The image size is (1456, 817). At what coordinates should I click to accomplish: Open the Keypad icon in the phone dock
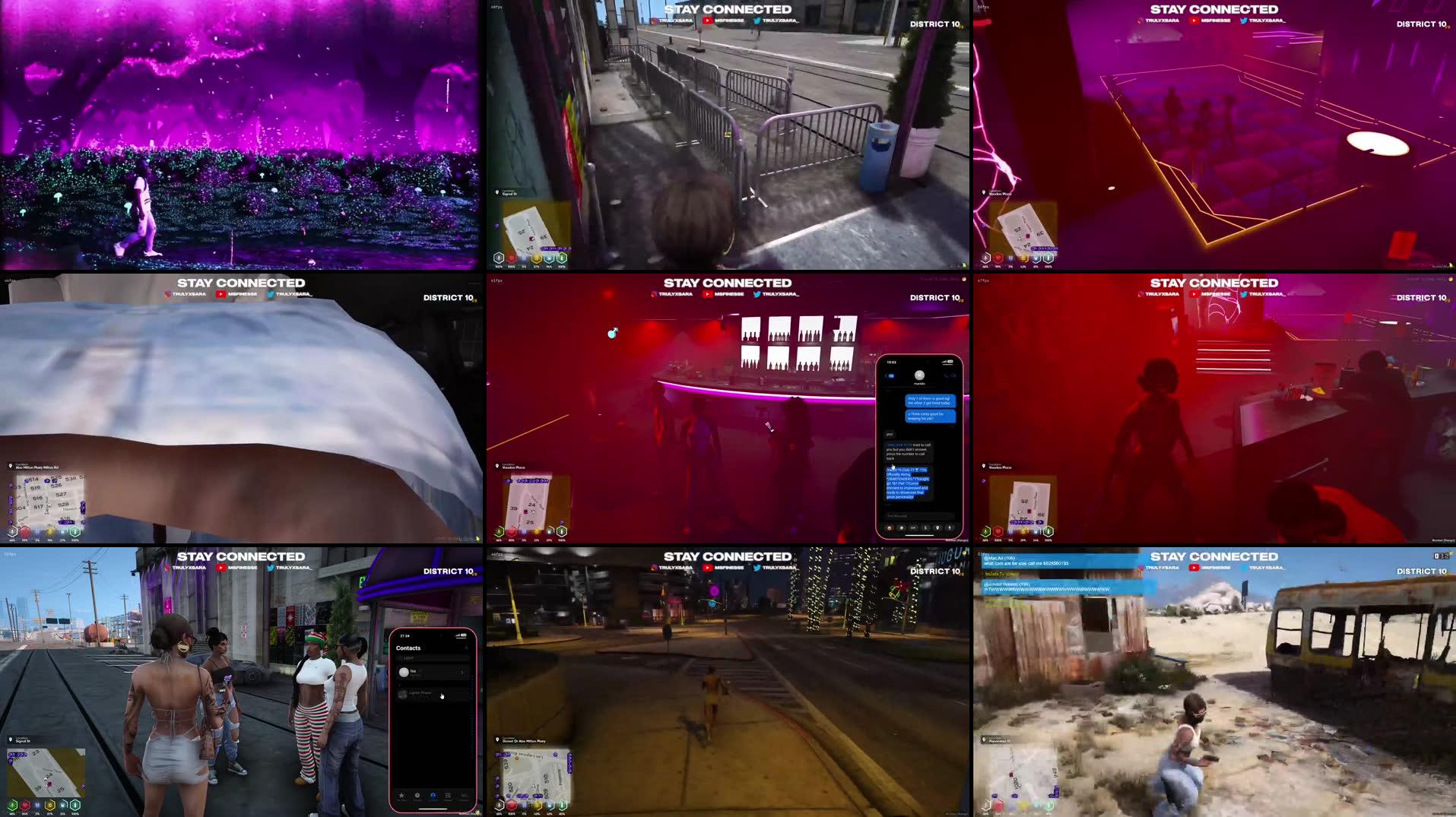coord(447,796)
